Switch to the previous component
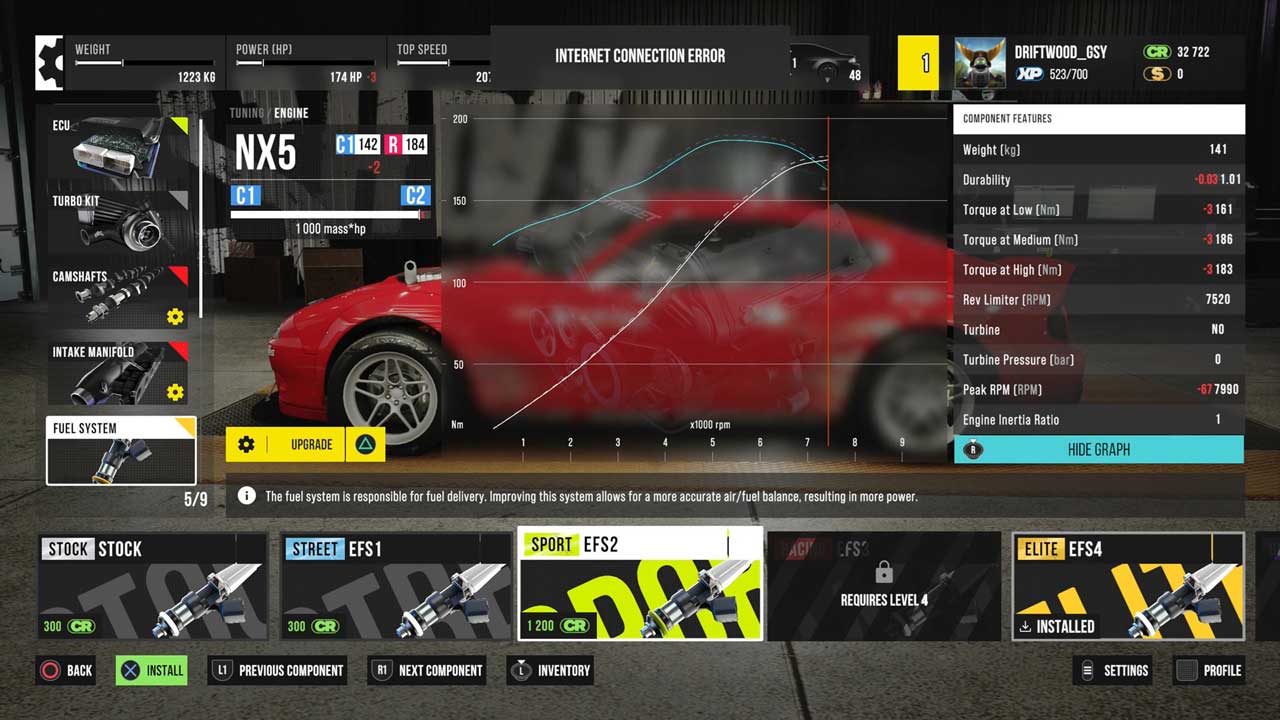1280x720 pixels. coord(277,670)
